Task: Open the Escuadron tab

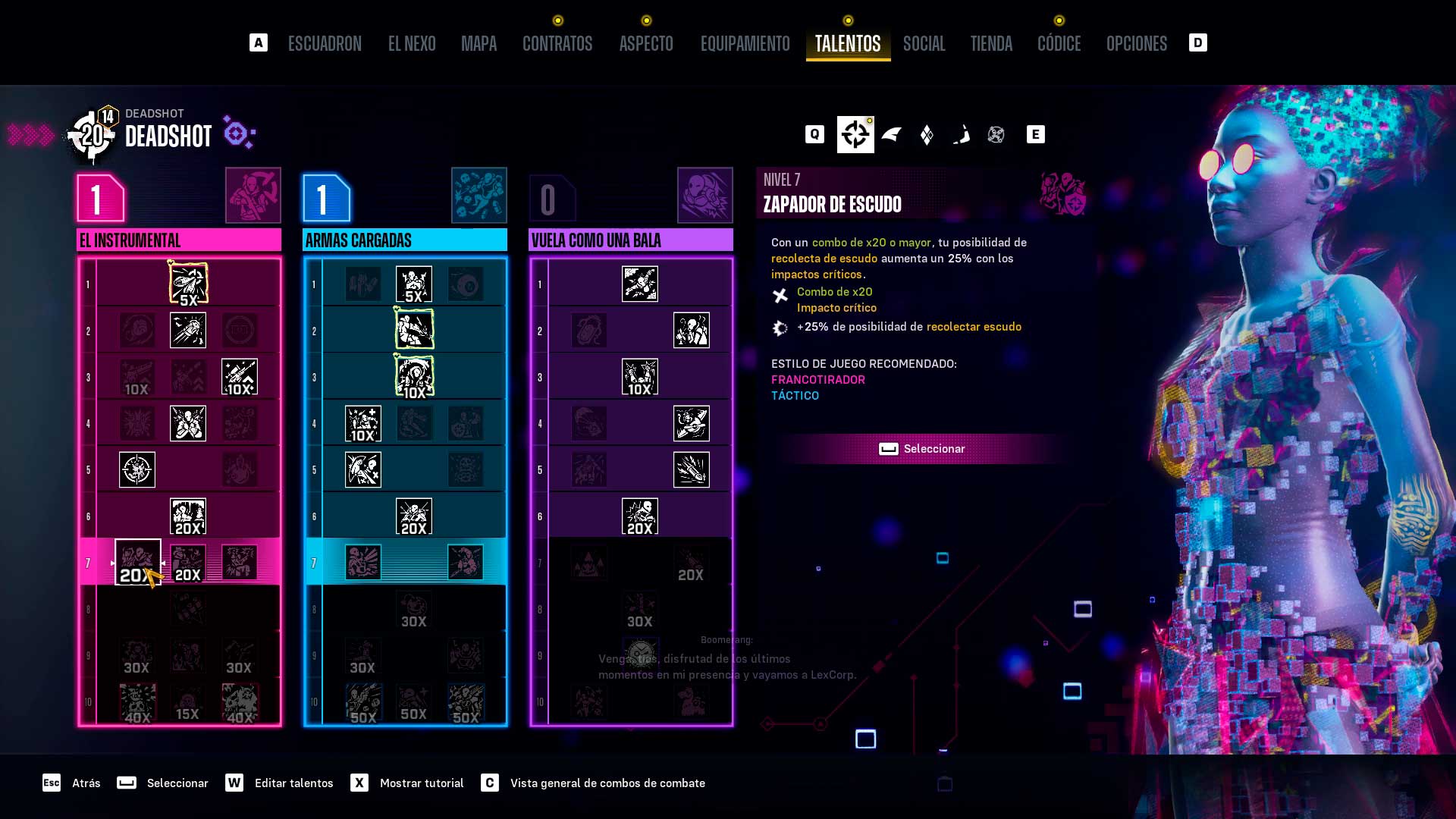Action: point(325,44)
